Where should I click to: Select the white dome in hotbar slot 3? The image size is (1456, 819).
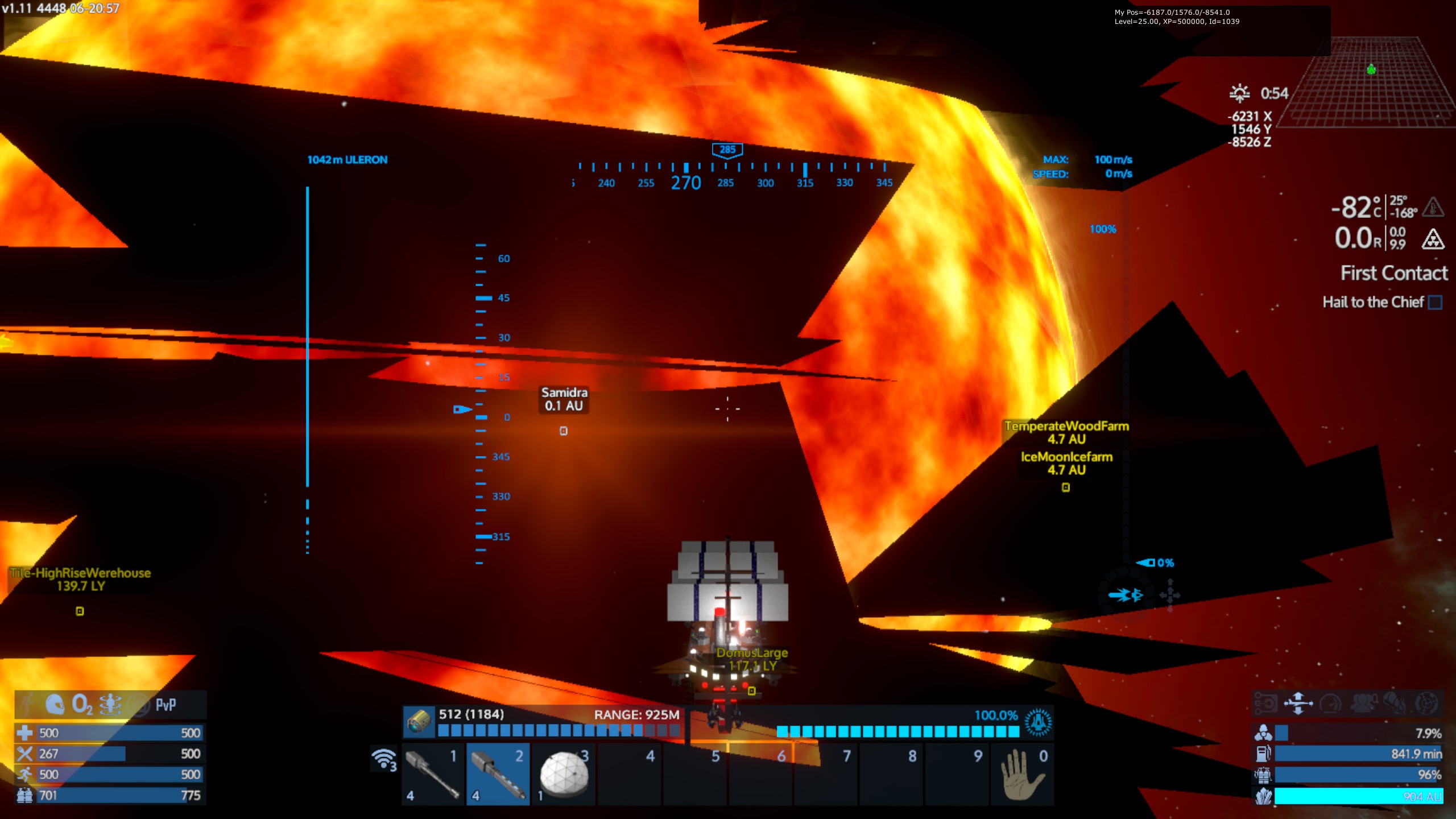coord(564,774)
